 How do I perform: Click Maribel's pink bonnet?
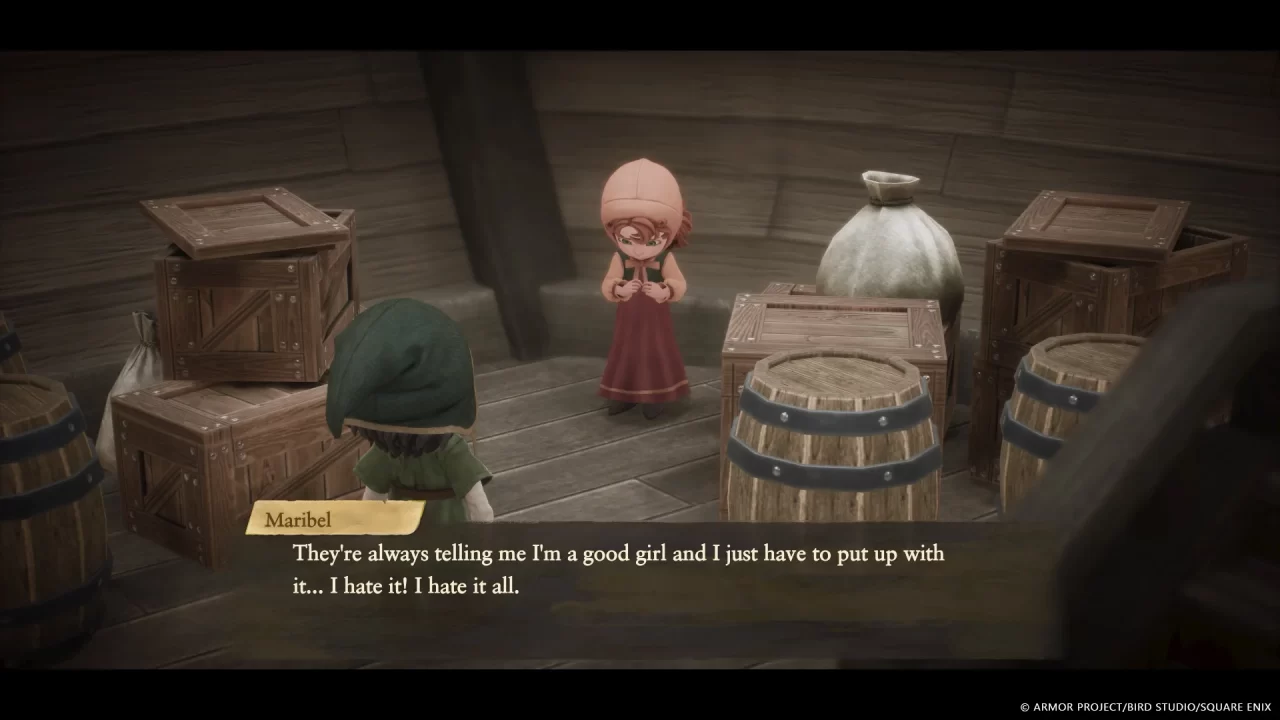click(640, 190)
